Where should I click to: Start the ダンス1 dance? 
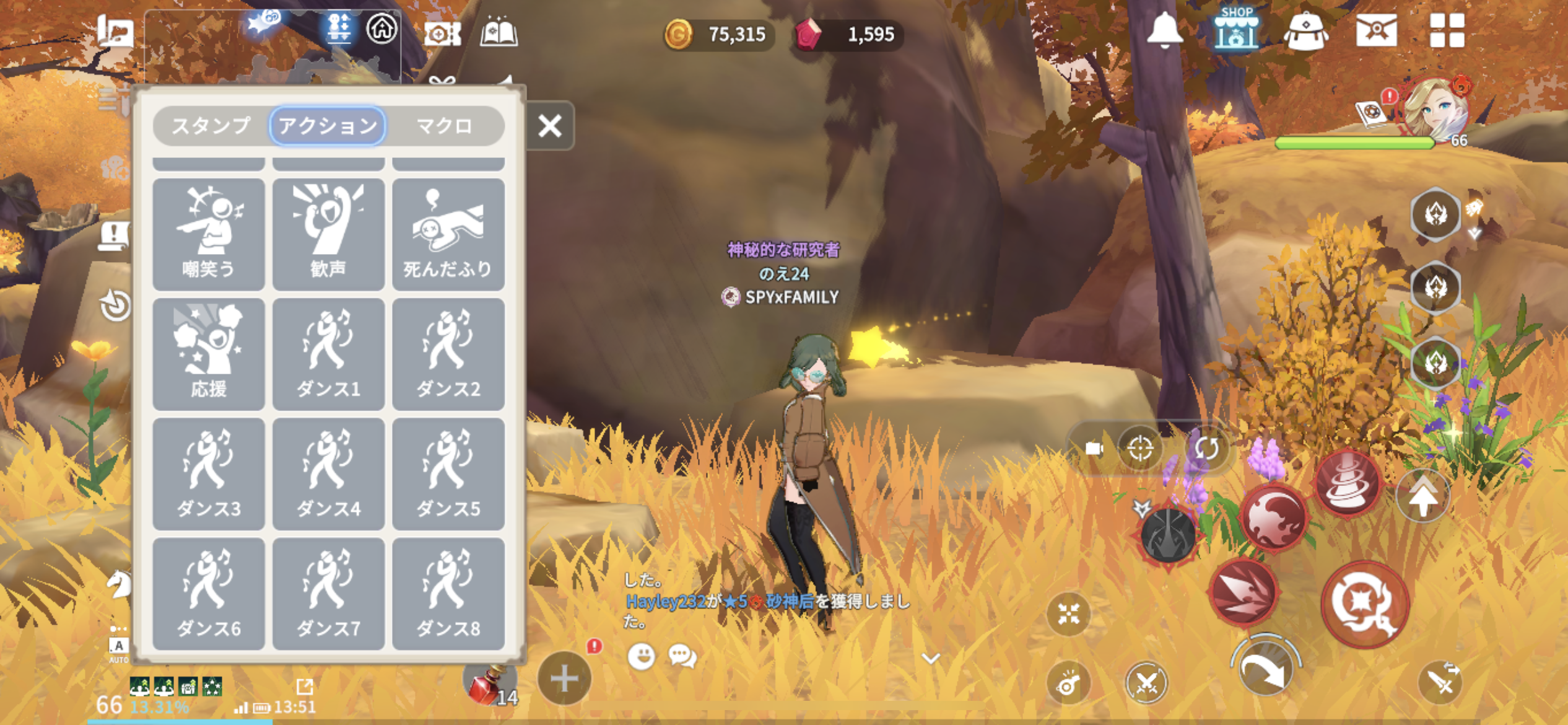tap(328, 353)
